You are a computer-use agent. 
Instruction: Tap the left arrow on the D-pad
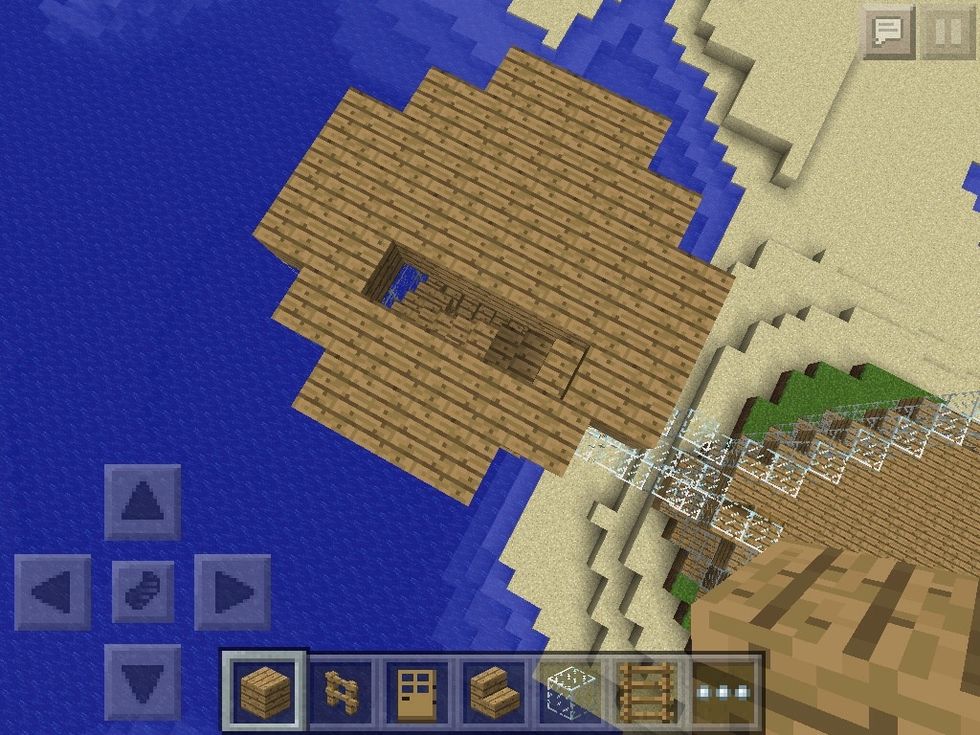pos(53,592)
